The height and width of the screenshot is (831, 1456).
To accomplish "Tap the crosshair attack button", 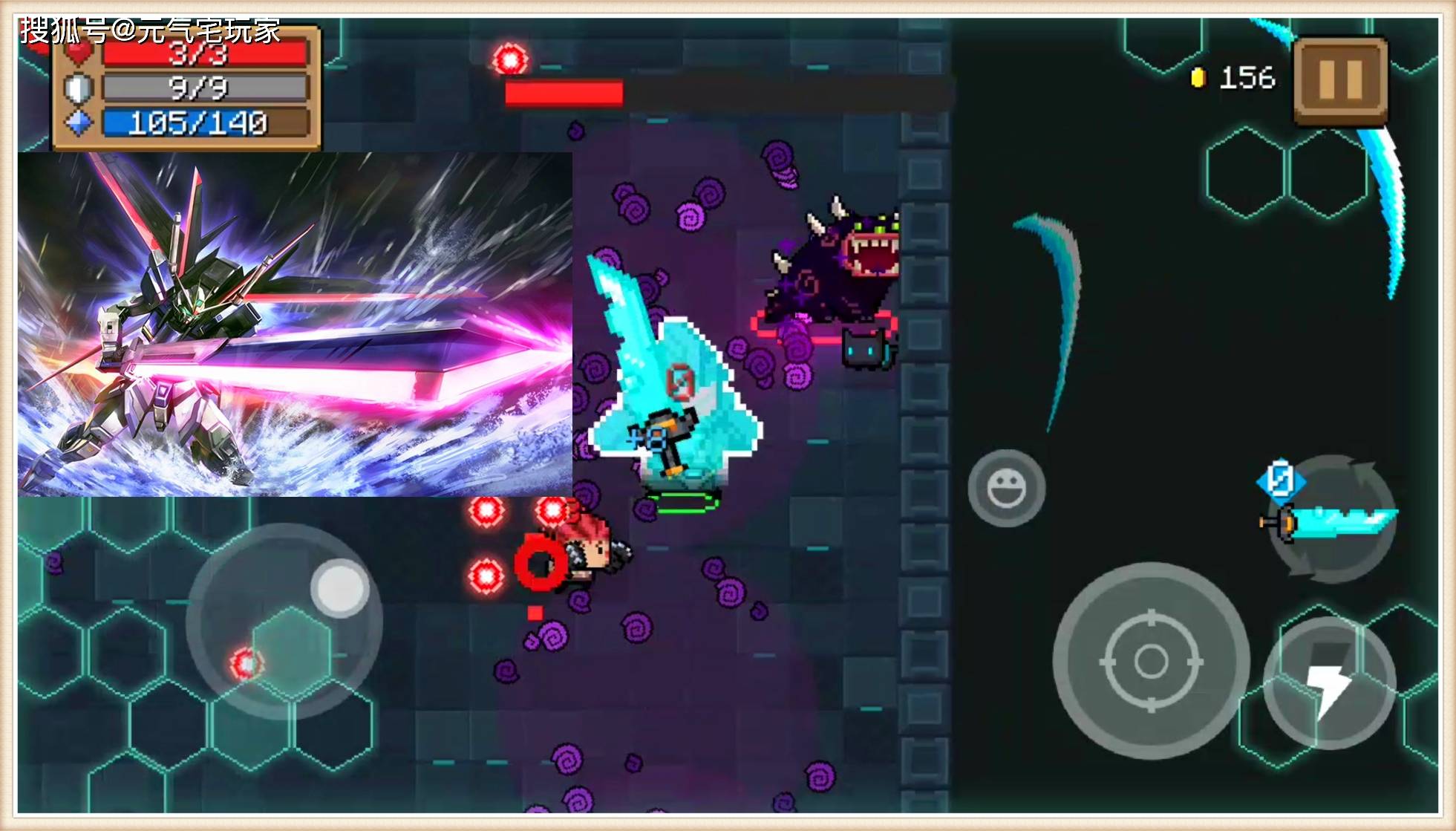I will pos(1151,660).
